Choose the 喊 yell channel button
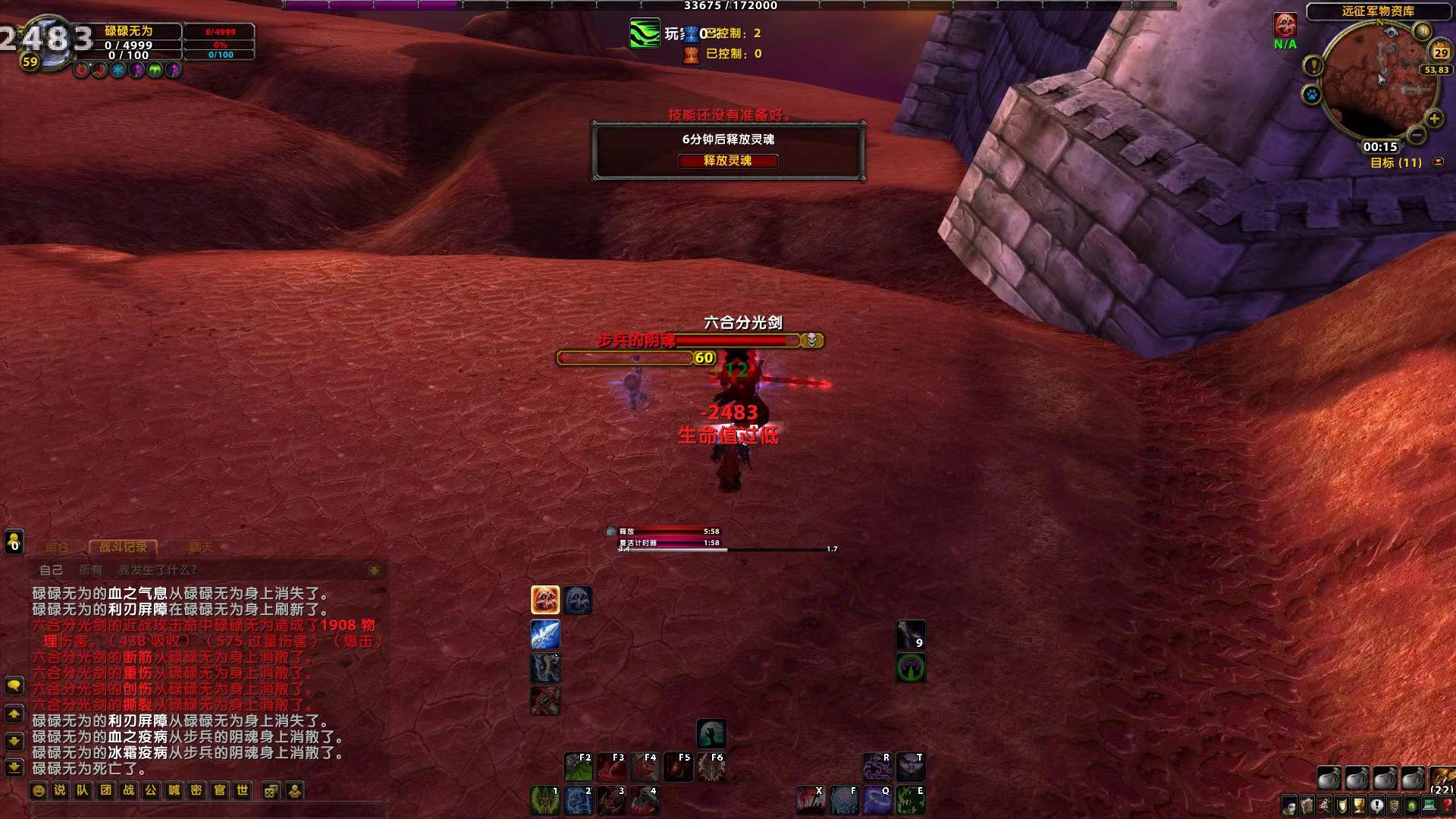This screenshot has width=1456, height=819. (x=174, y=791)
